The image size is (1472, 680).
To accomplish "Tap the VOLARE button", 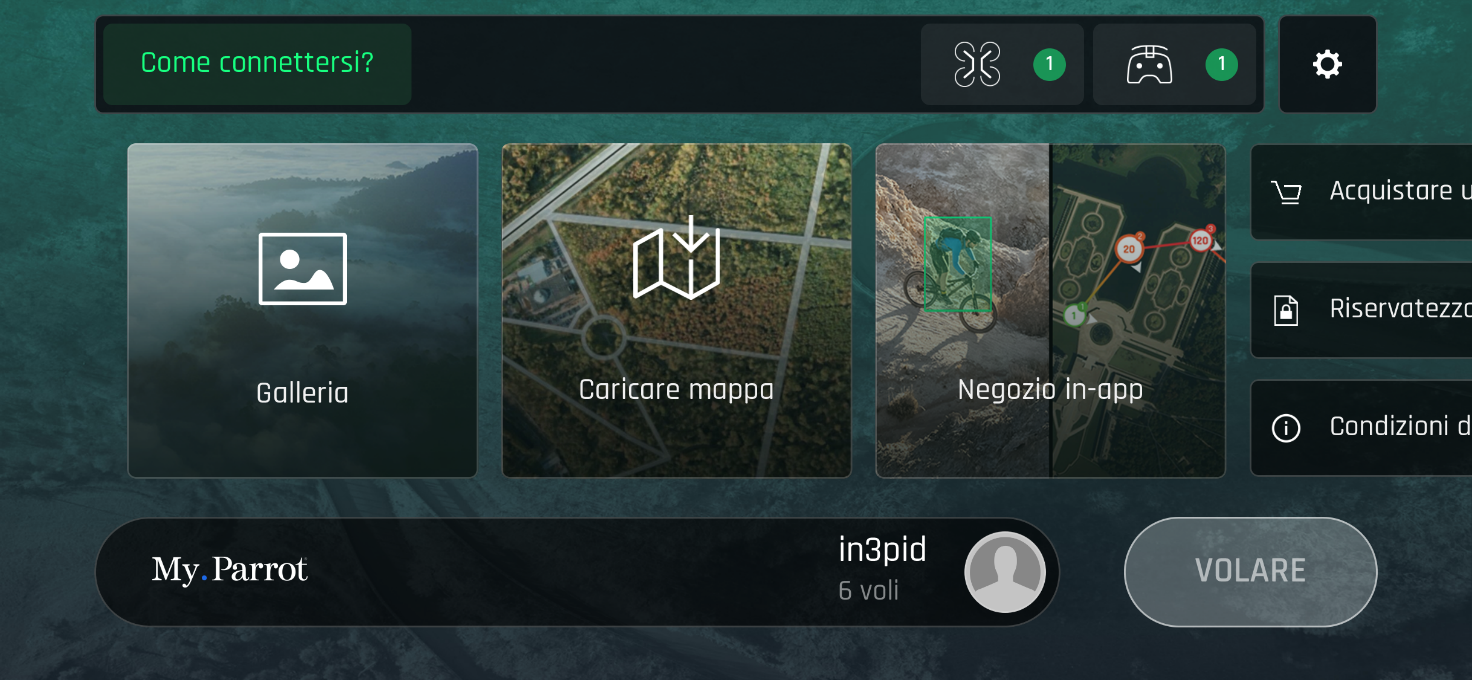I will 1250,572.
